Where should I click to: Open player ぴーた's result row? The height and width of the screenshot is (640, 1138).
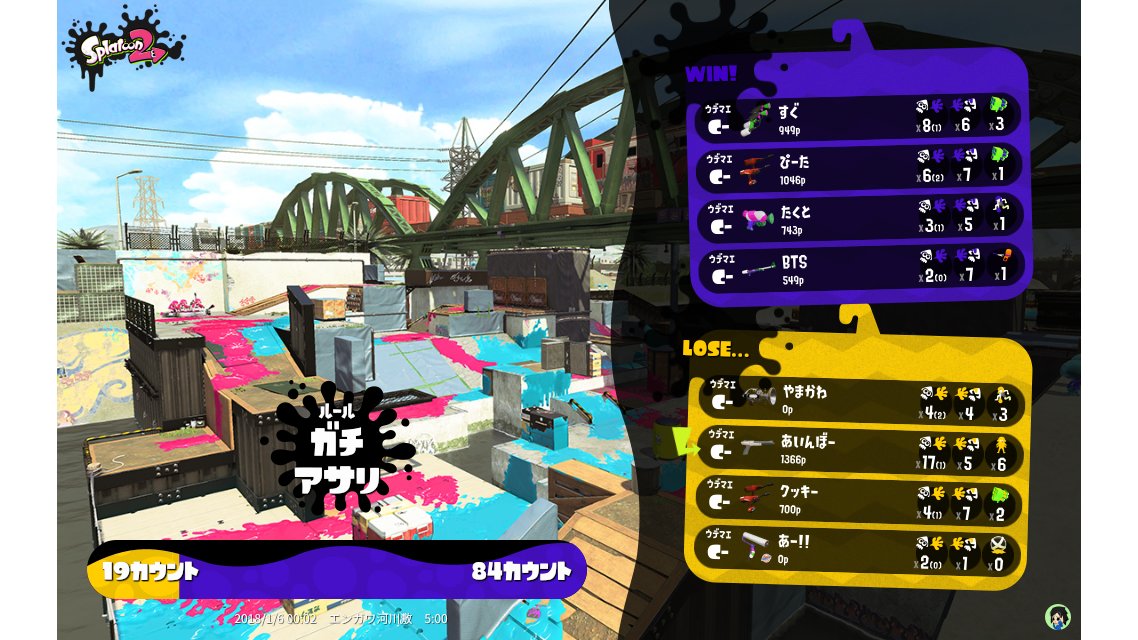[860, 168]
